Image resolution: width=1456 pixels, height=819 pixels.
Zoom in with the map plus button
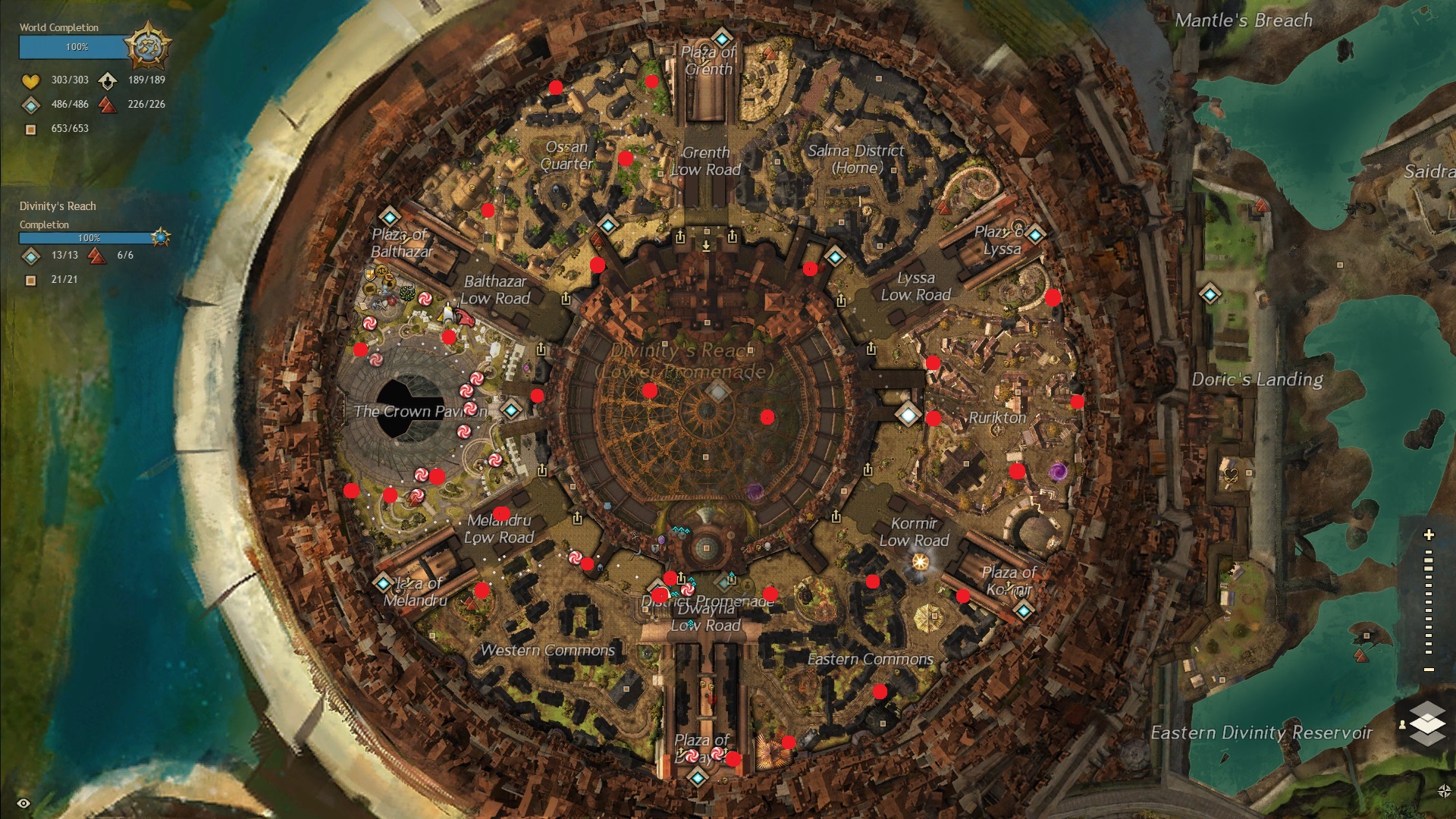click(1429, 535)
